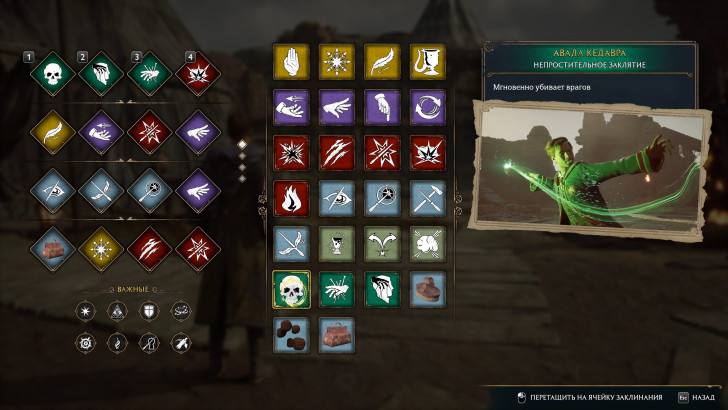The width and height of the screenshot is (728, 410).
Task: Choose the yellow goblet Transformation spell
Action: pyautogui.click(x=427, y=61)
